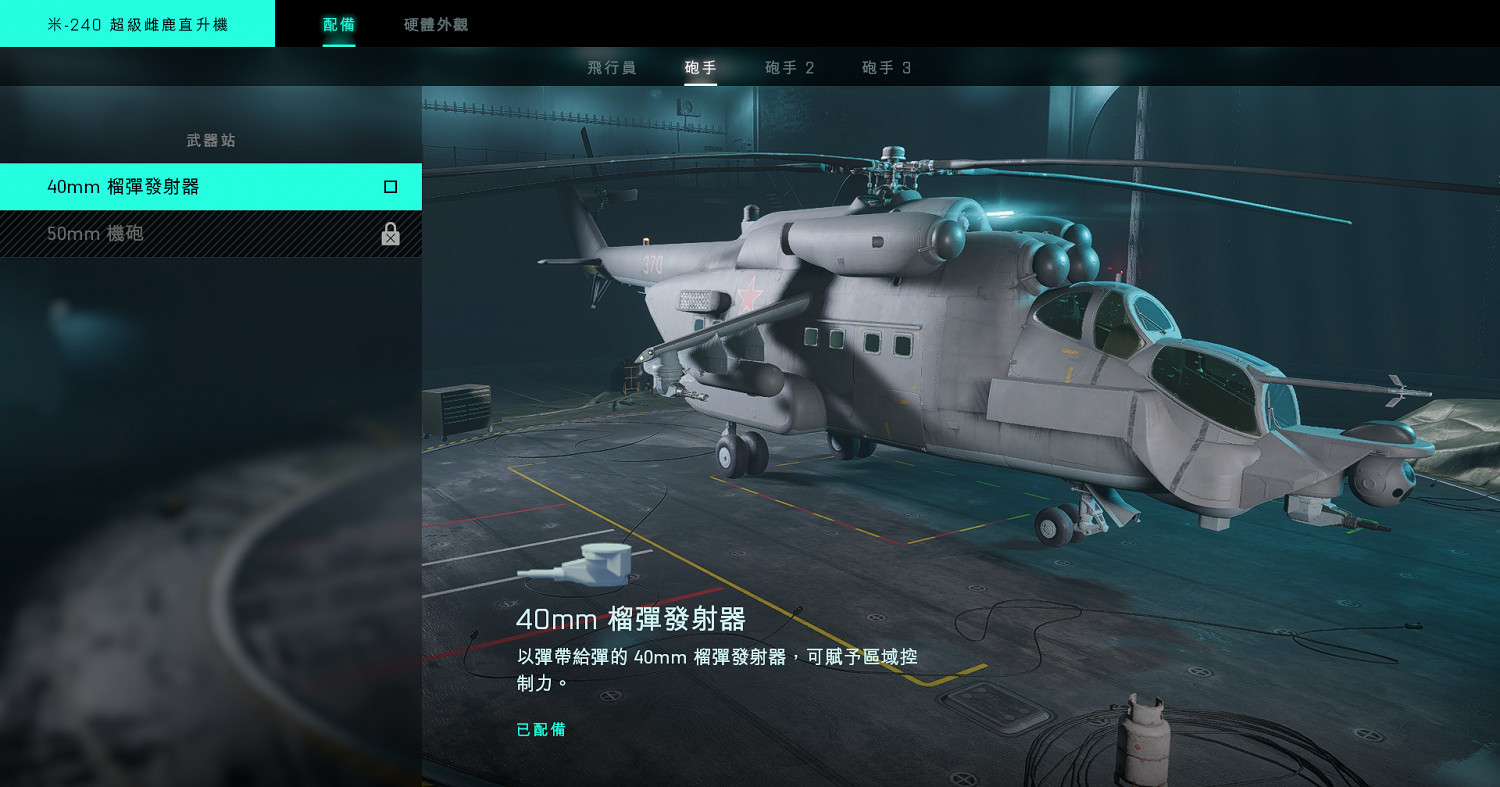Select the 砲手 3 seat tab

884,67
